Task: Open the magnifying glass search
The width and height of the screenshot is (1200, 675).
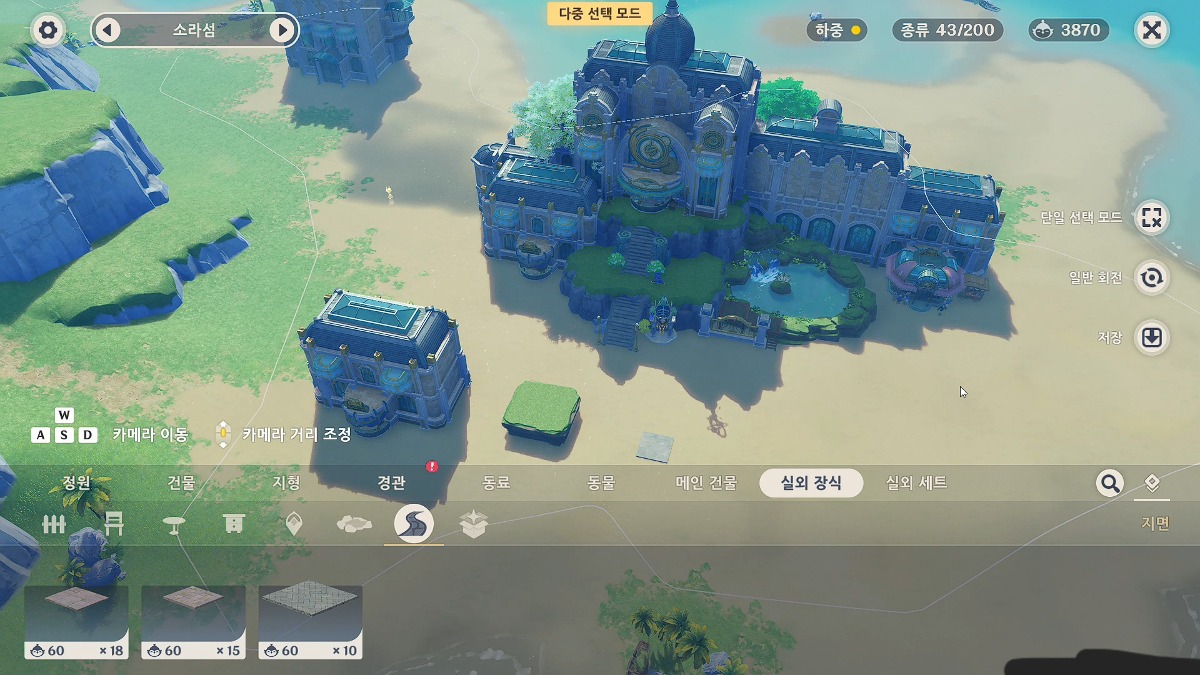Action: pos(1109,484)
